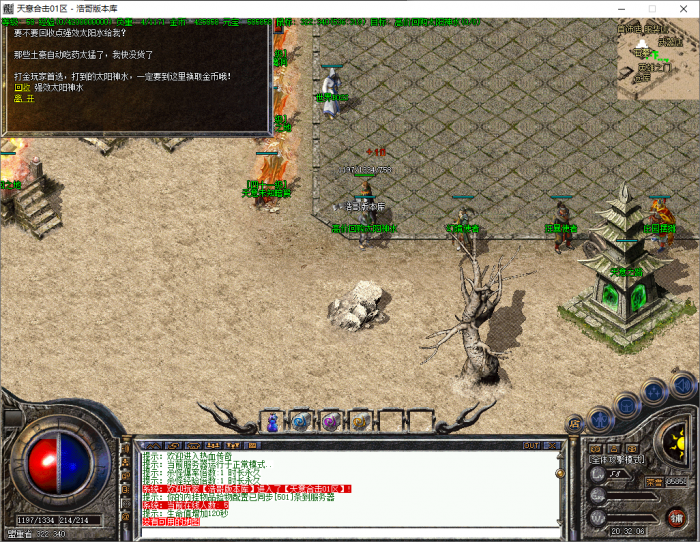Use the blue potion in the hotbar
Viewport: 700px width, 542px height.
click(x=270, y=422)
